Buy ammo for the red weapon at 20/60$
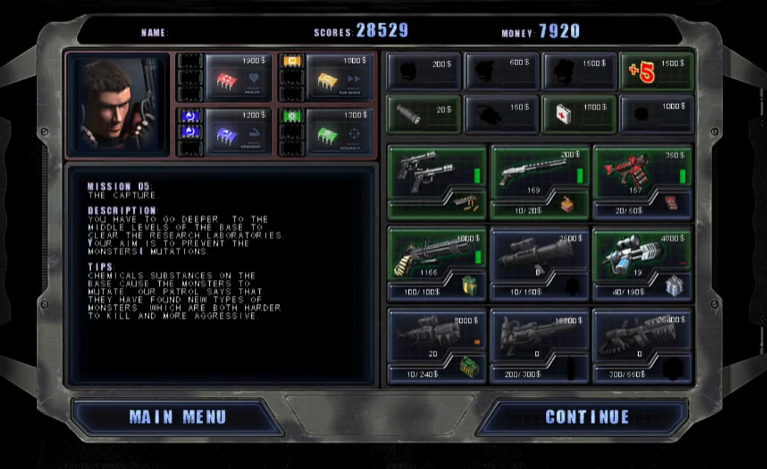The image size is (767, 469). click(x=642, y=208)
